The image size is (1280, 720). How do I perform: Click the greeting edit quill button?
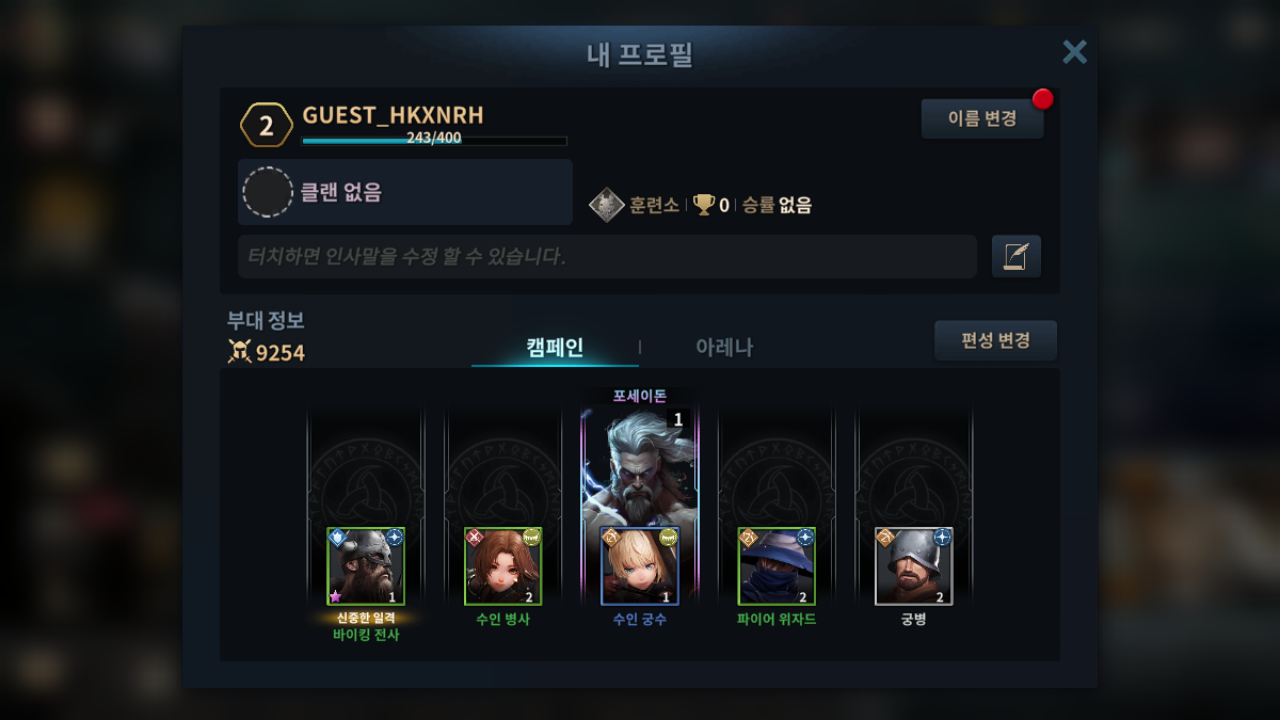tap(1016, 257)
